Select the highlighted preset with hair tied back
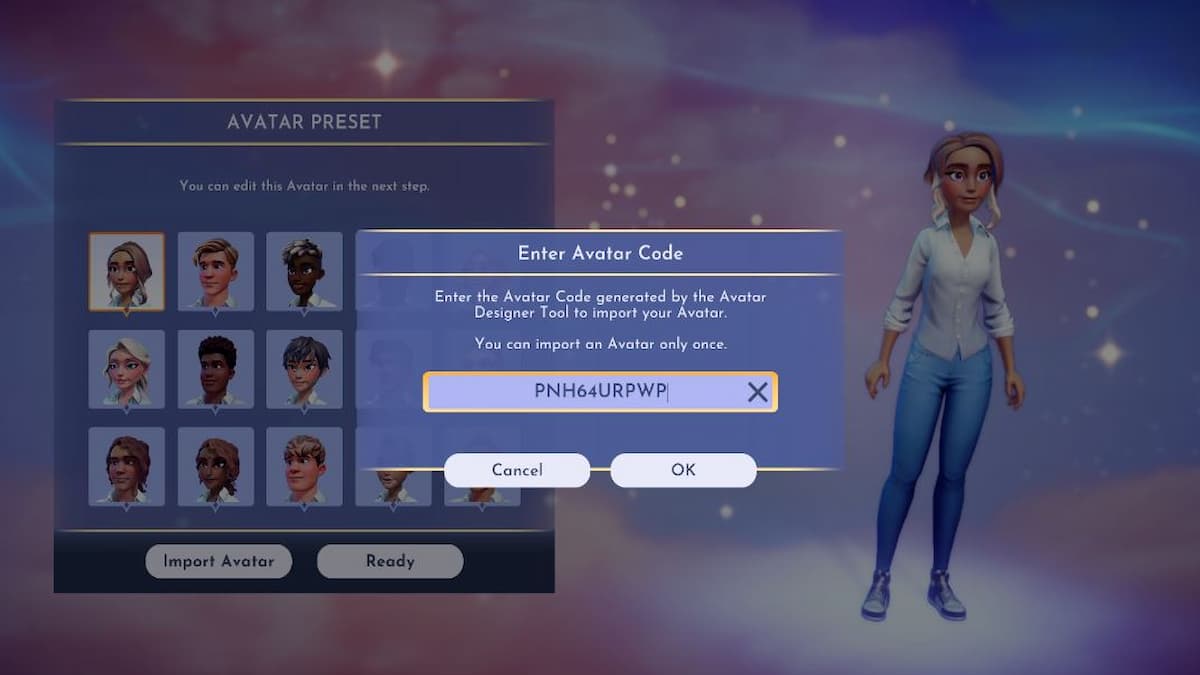Image resolution: width=1200 pixels, height=675 pixels. [127, 272]
